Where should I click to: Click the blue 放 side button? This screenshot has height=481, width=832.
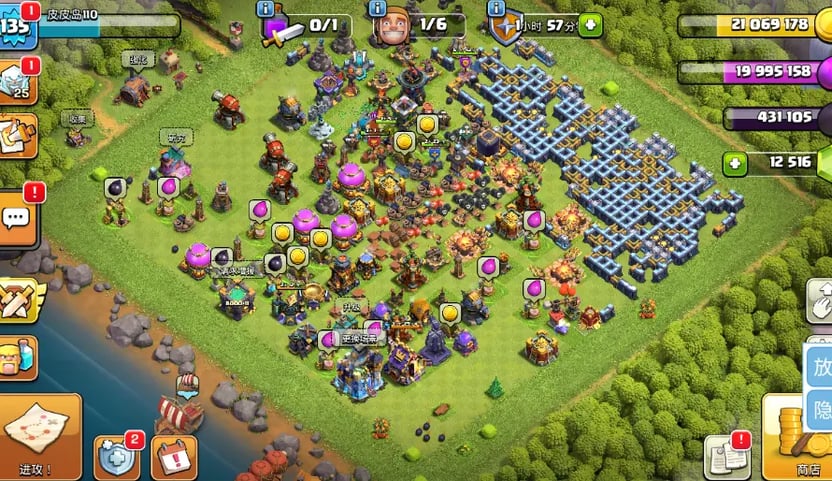tap(819, 367)
